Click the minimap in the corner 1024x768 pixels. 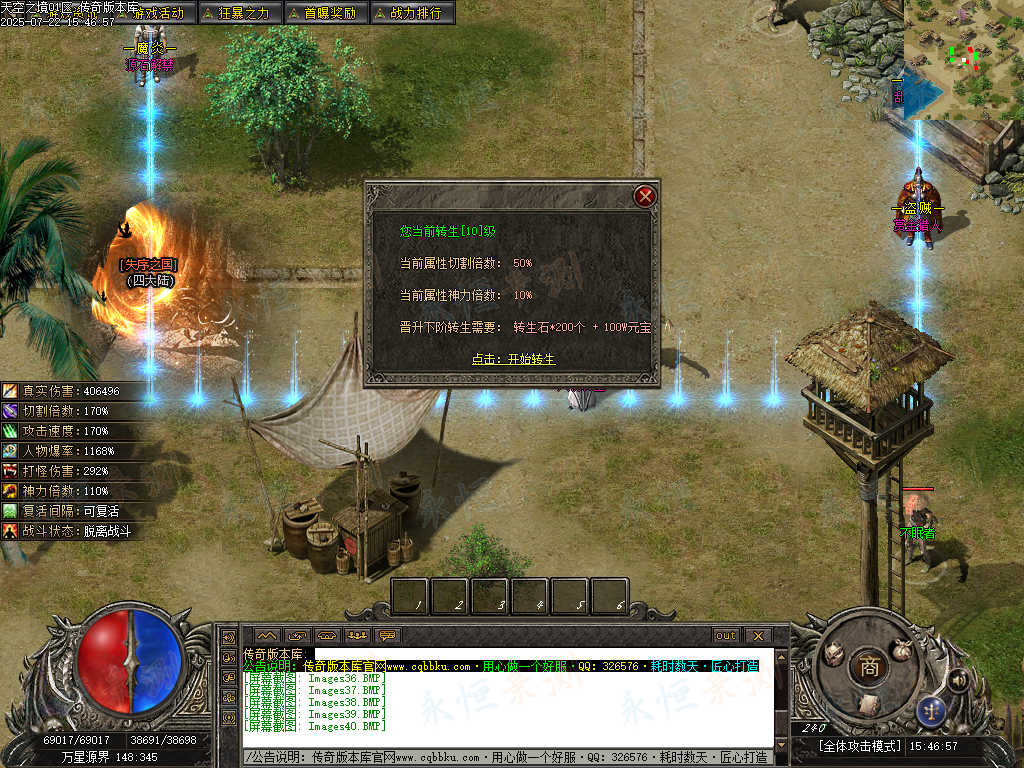964,58
